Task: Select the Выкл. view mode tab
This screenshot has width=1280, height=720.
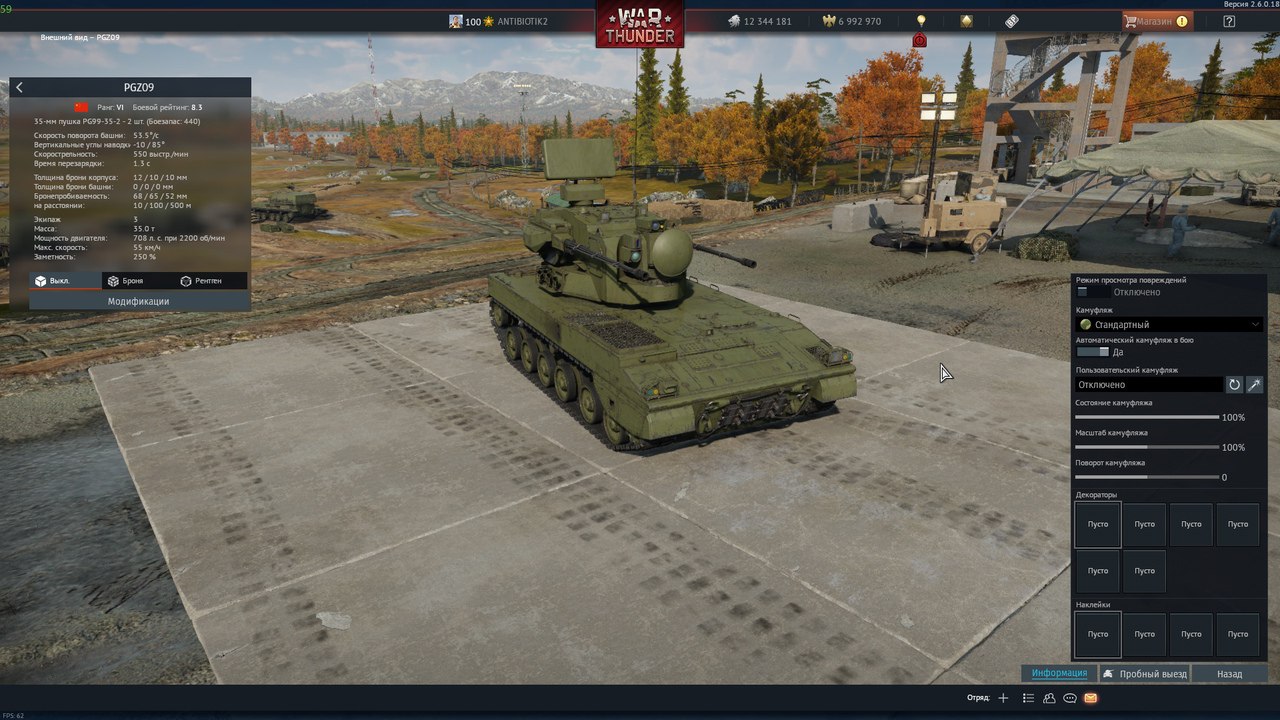Action: pos(60,281)
